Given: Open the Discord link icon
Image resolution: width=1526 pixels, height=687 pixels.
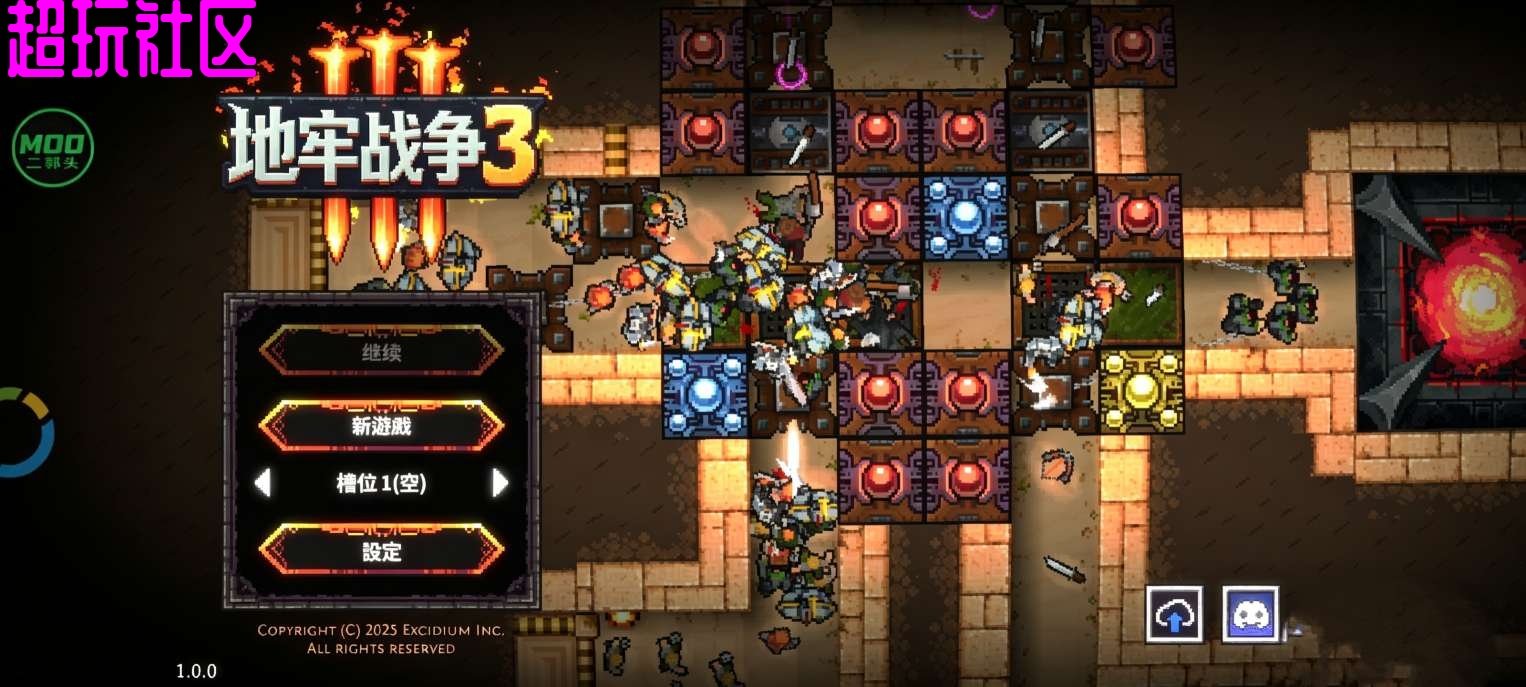Looking at the screenshot, I should (x=1251, y=614).
